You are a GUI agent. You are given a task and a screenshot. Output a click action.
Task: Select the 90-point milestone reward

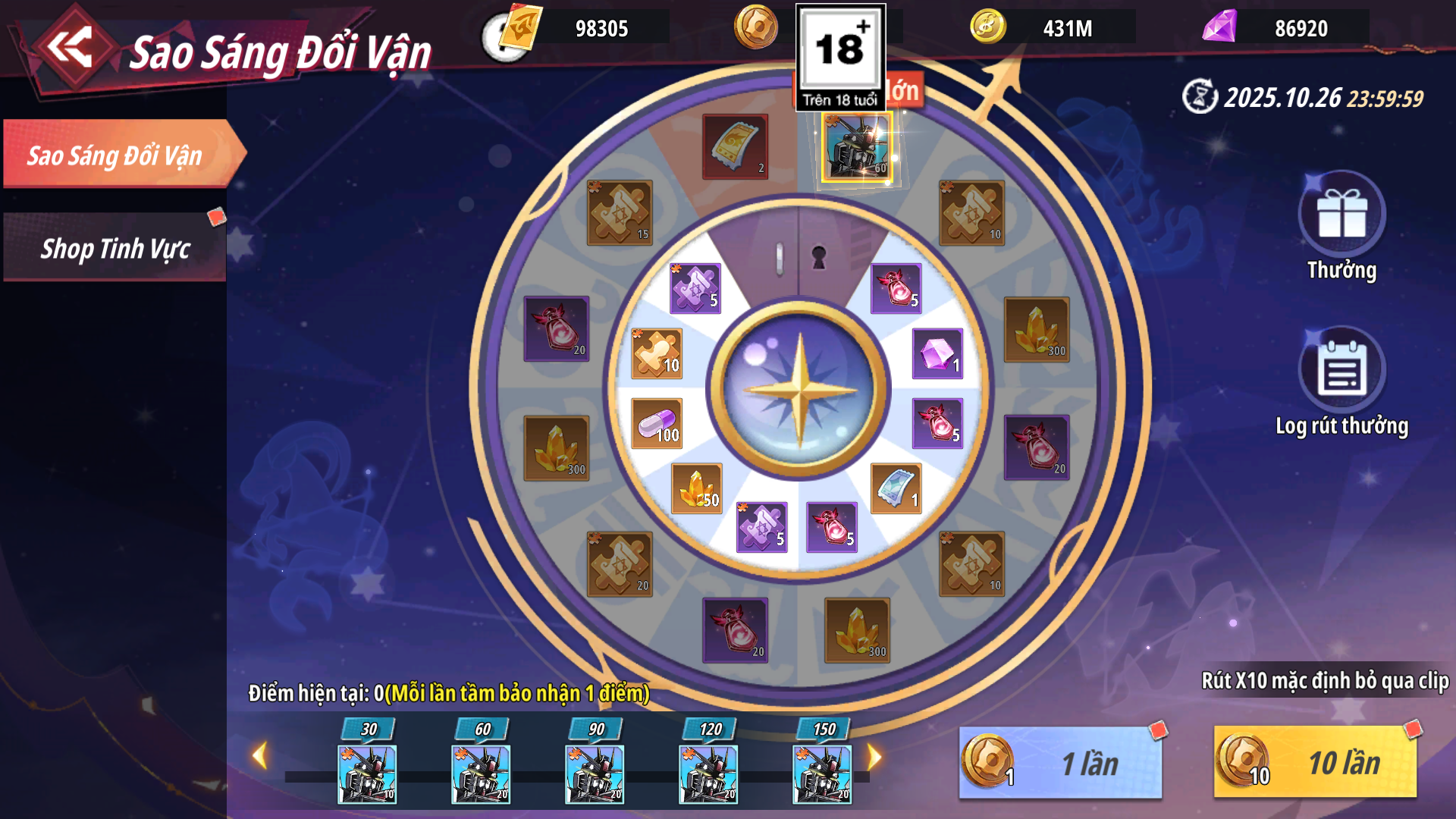(x=595, y=773)
